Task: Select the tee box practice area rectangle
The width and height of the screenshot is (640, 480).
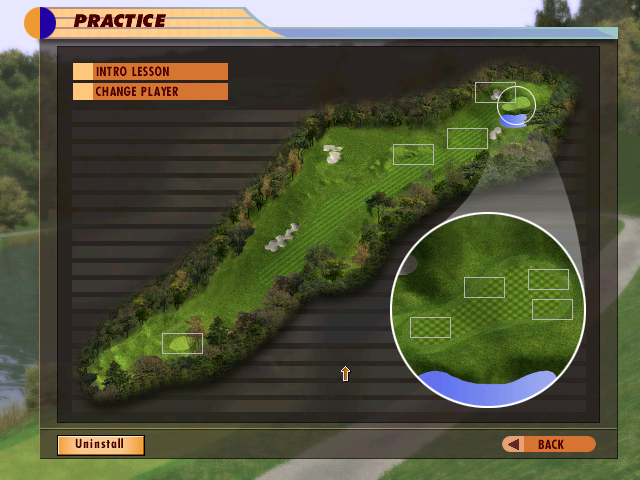Action: tap(182, 344)
